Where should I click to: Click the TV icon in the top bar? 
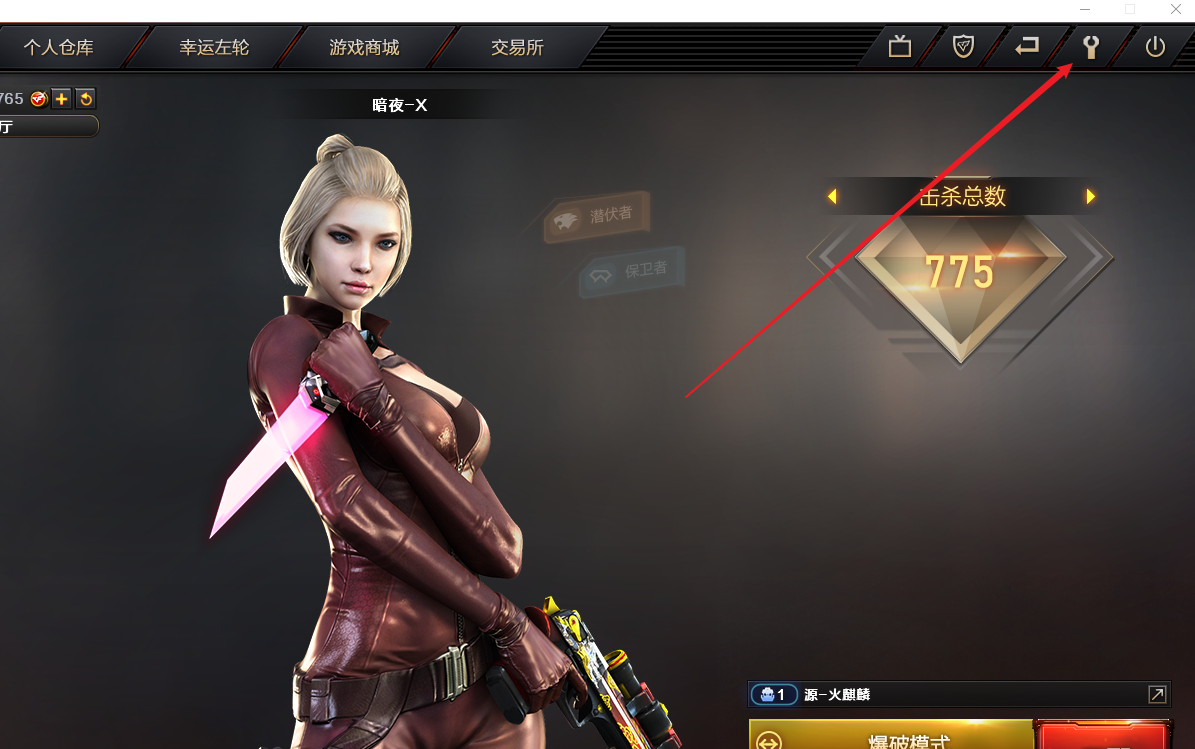(900, 47)
